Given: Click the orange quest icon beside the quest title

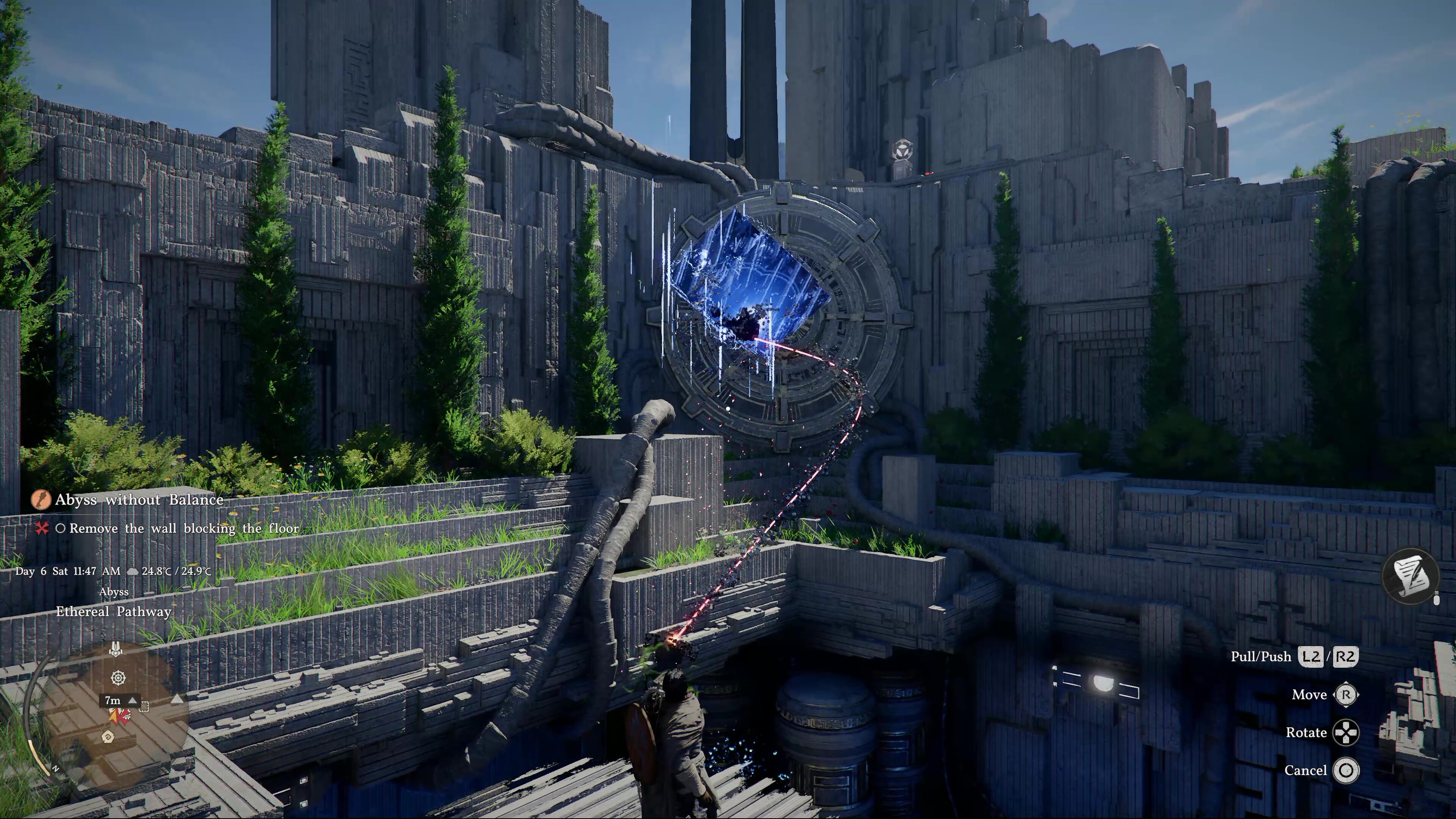Looking at the screenshot, I should click(41, 500).
